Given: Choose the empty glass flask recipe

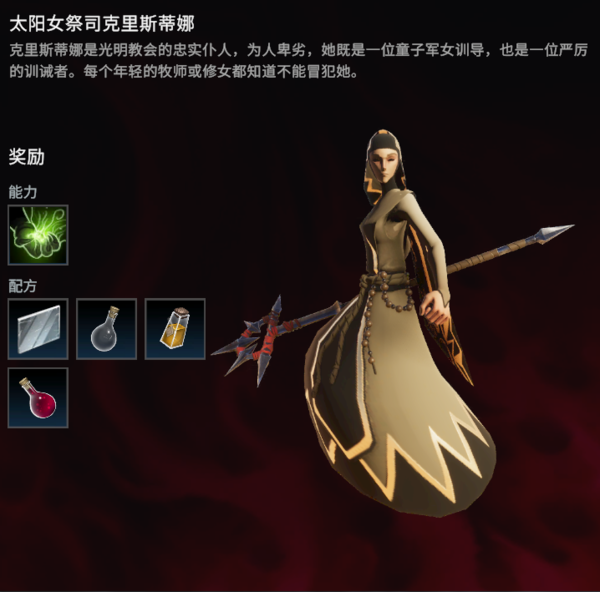Looking at the screenshot, I should (106, 329).
